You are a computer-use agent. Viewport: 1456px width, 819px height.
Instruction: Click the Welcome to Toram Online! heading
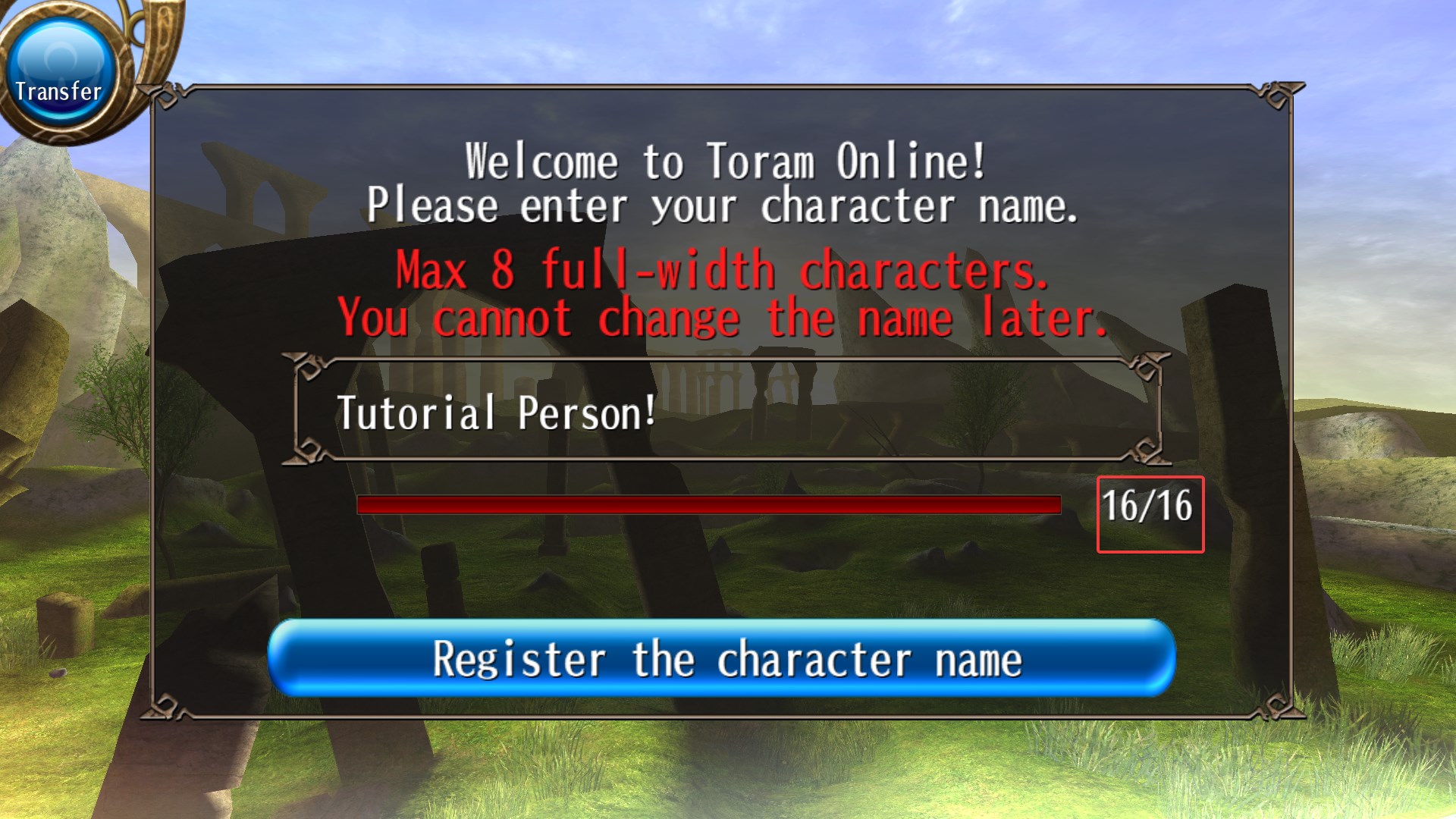click(724, 159)
